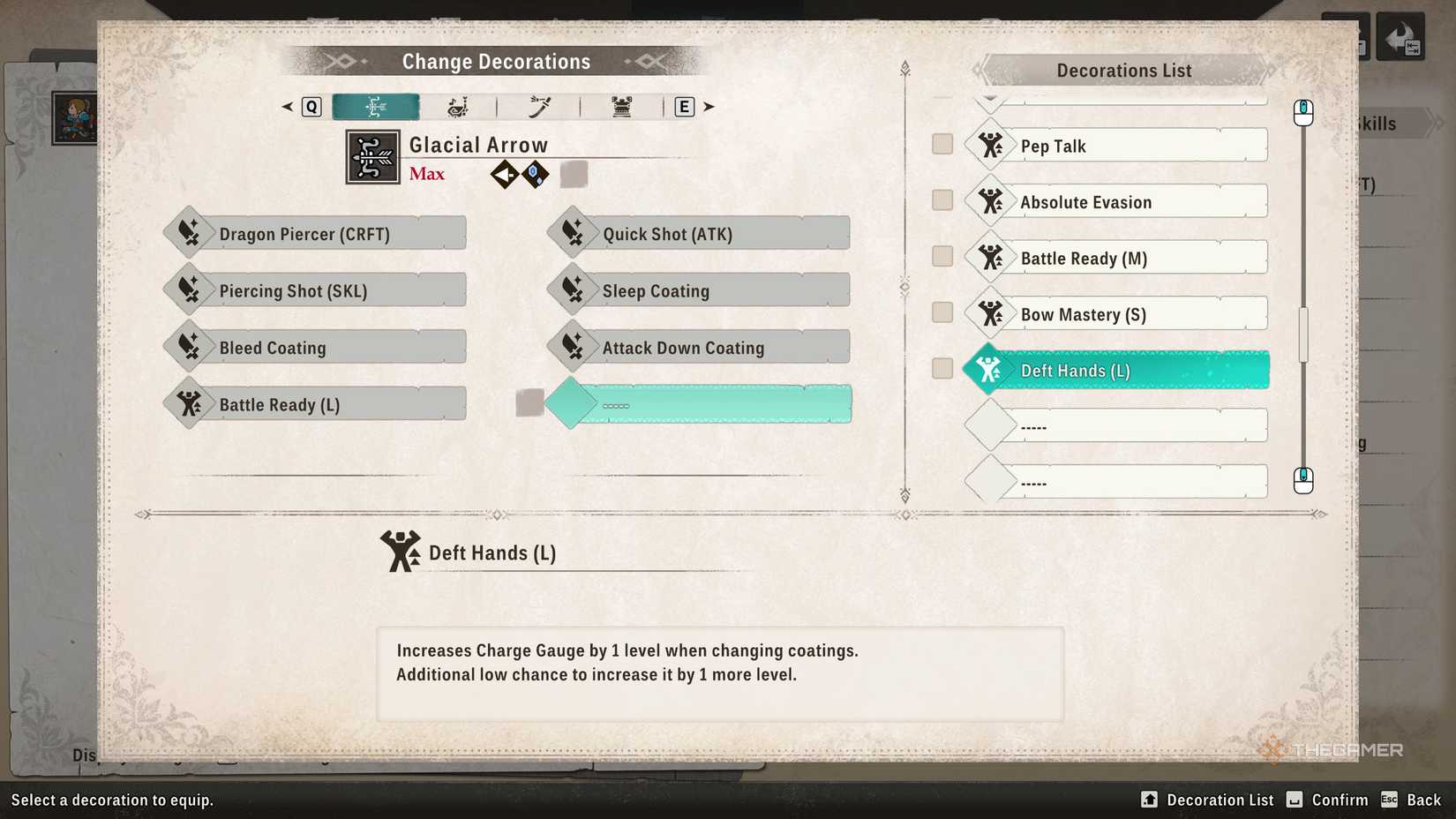This screenshot has width=1456, height=819.
Task: Click the hunting horn equipment icon in top bar
Action: pos(455,106)
